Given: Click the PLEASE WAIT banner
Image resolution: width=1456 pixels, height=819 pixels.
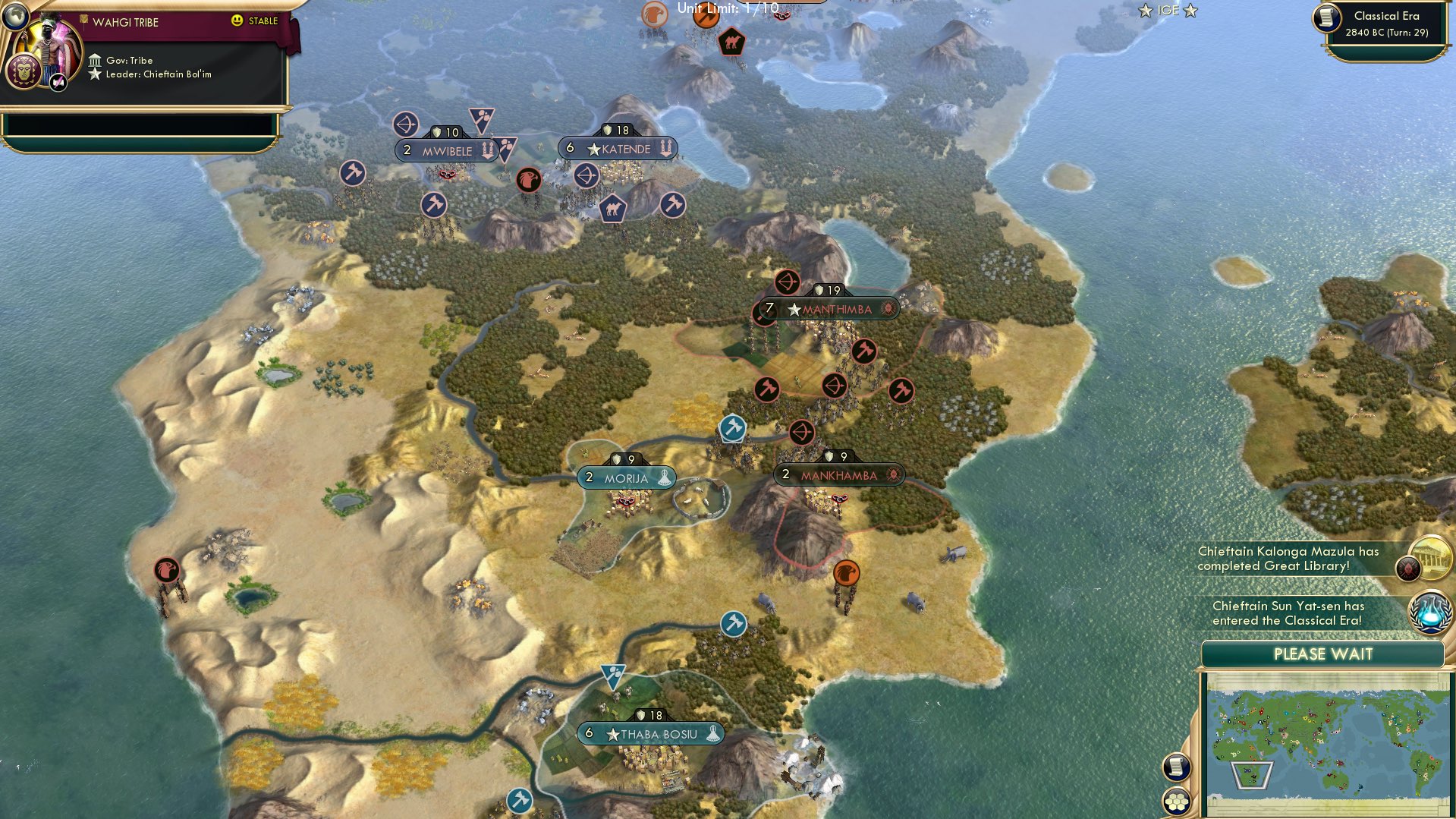Looking at the screenshot, I should [1323, 654].
